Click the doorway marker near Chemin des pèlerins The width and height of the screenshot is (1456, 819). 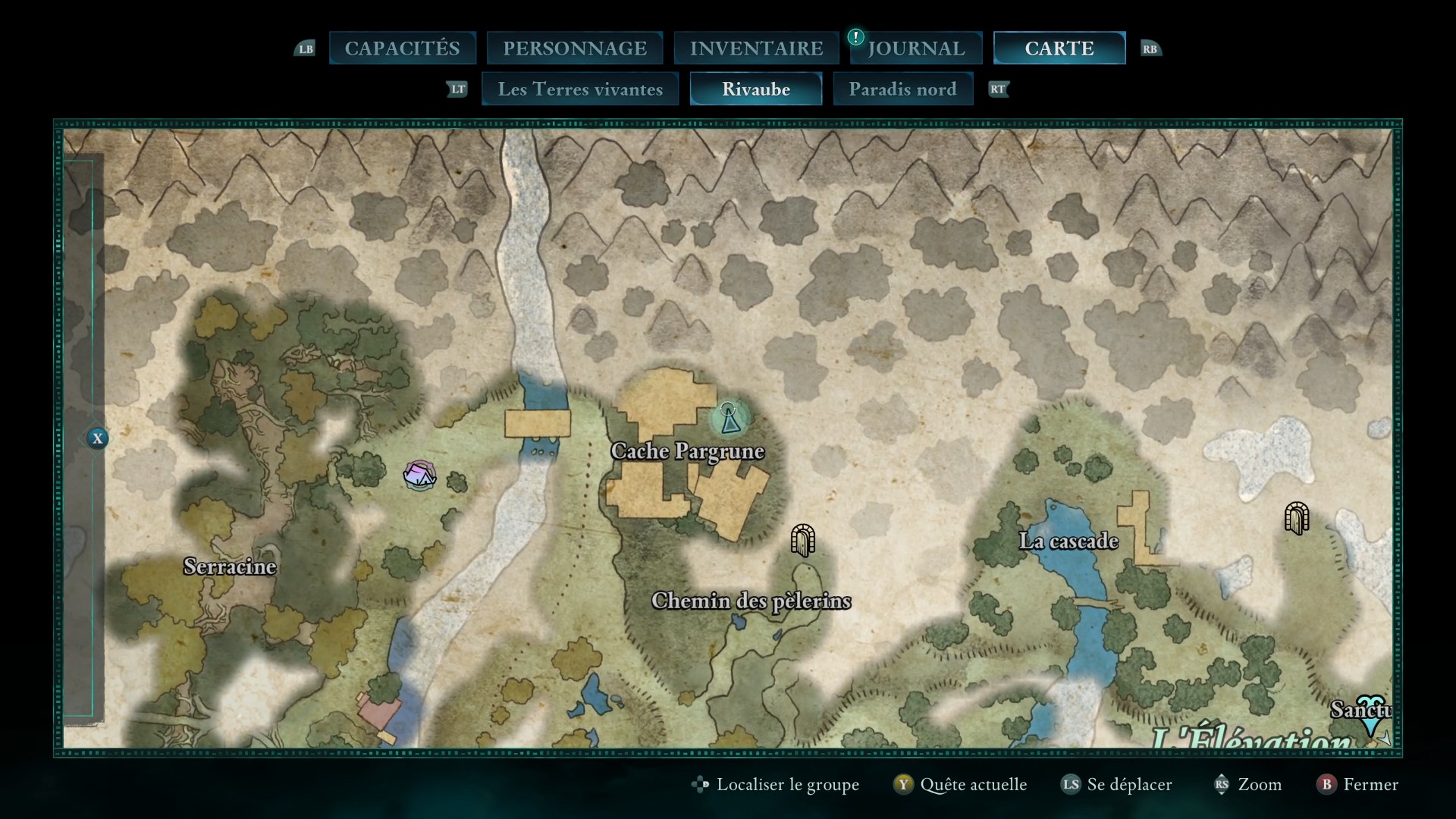click(x=802, y=540)
